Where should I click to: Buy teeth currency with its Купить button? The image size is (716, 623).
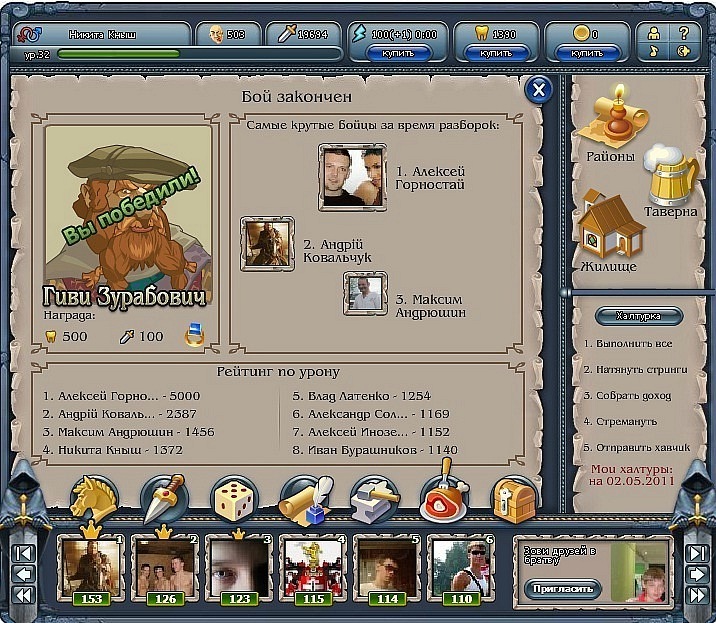tap(495, 52)
